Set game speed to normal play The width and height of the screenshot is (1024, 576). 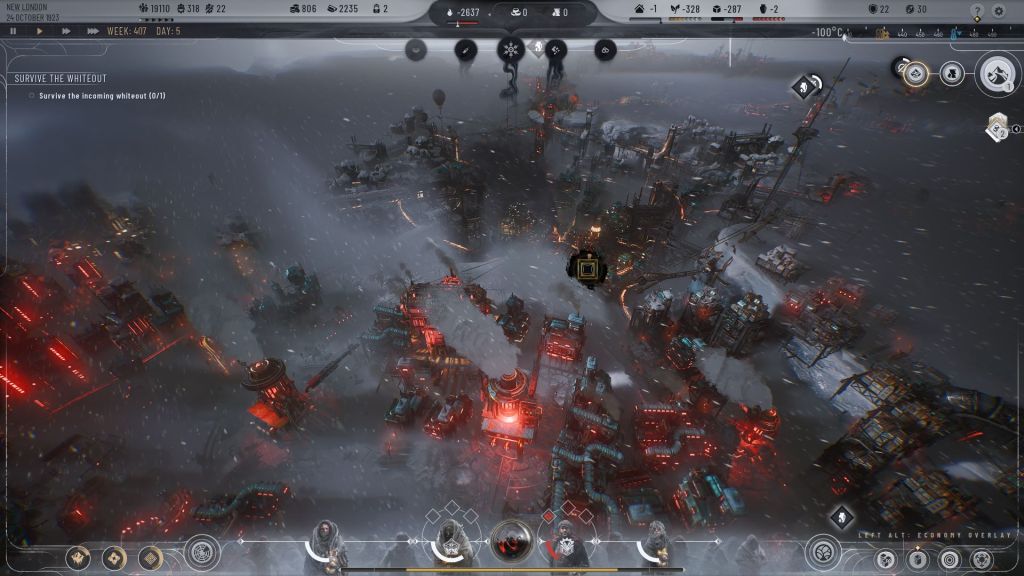click(x=40, y=31)
